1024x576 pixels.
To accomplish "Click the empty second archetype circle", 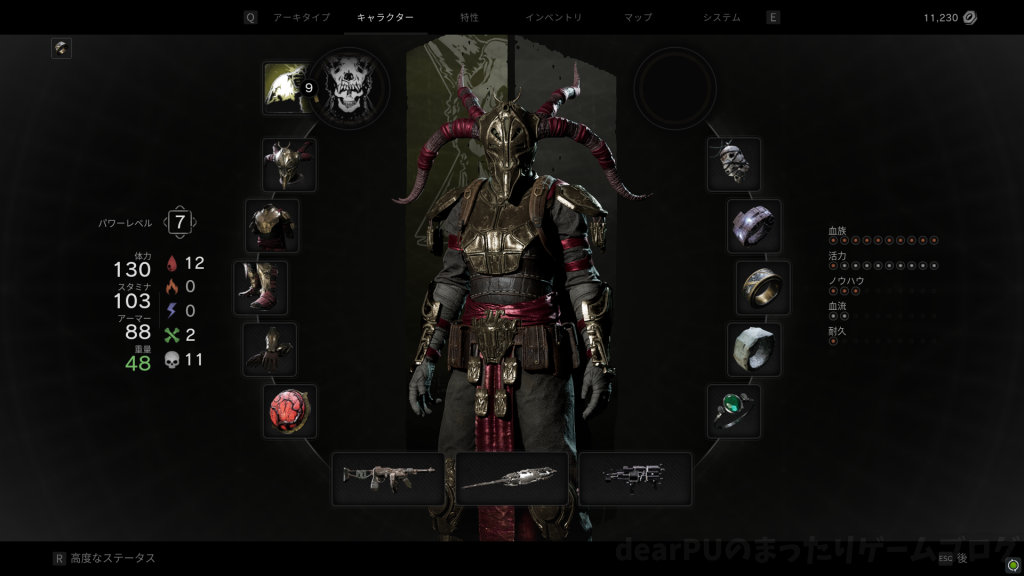I will click(x=674, y=88).
